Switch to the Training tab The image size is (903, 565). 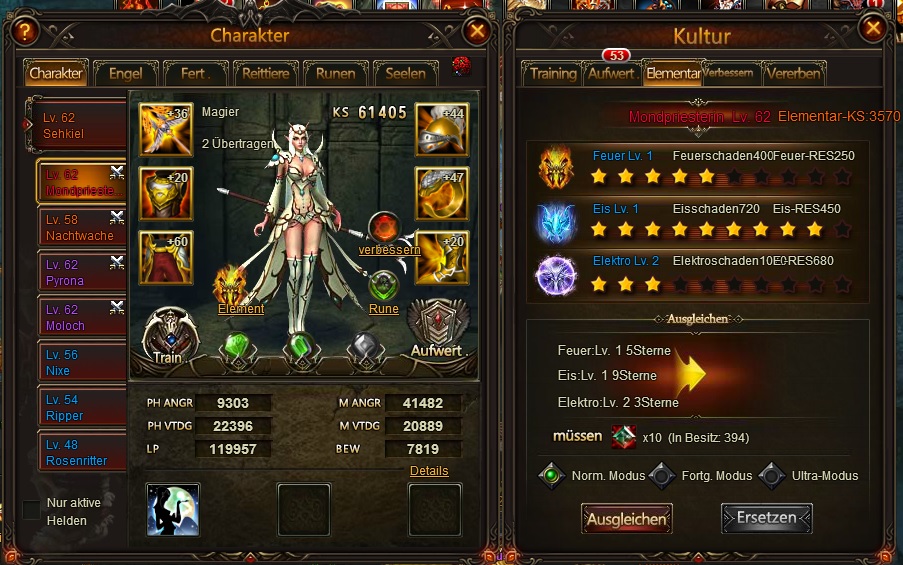click(553, 74)
